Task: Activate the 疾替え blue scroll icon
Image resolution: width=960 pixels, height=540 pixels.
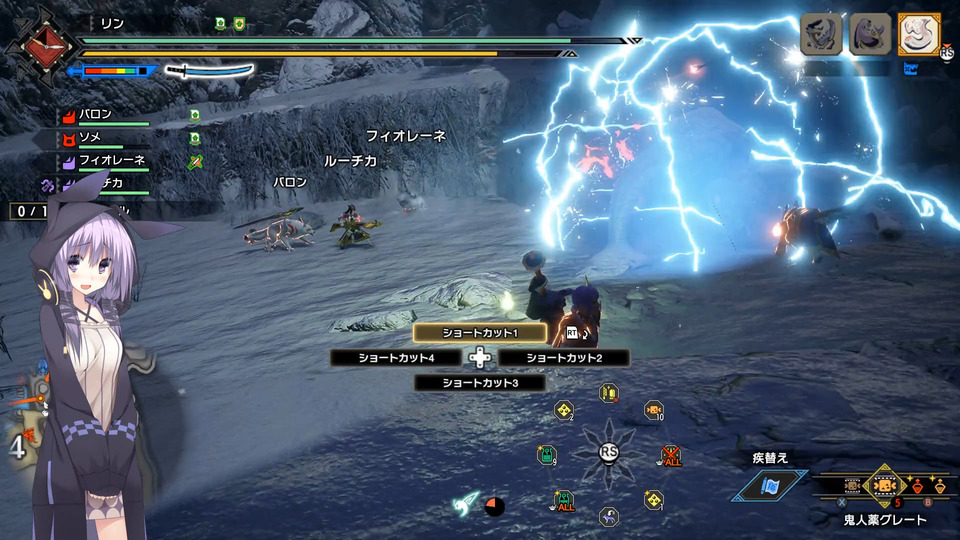Action: point(770,485)
